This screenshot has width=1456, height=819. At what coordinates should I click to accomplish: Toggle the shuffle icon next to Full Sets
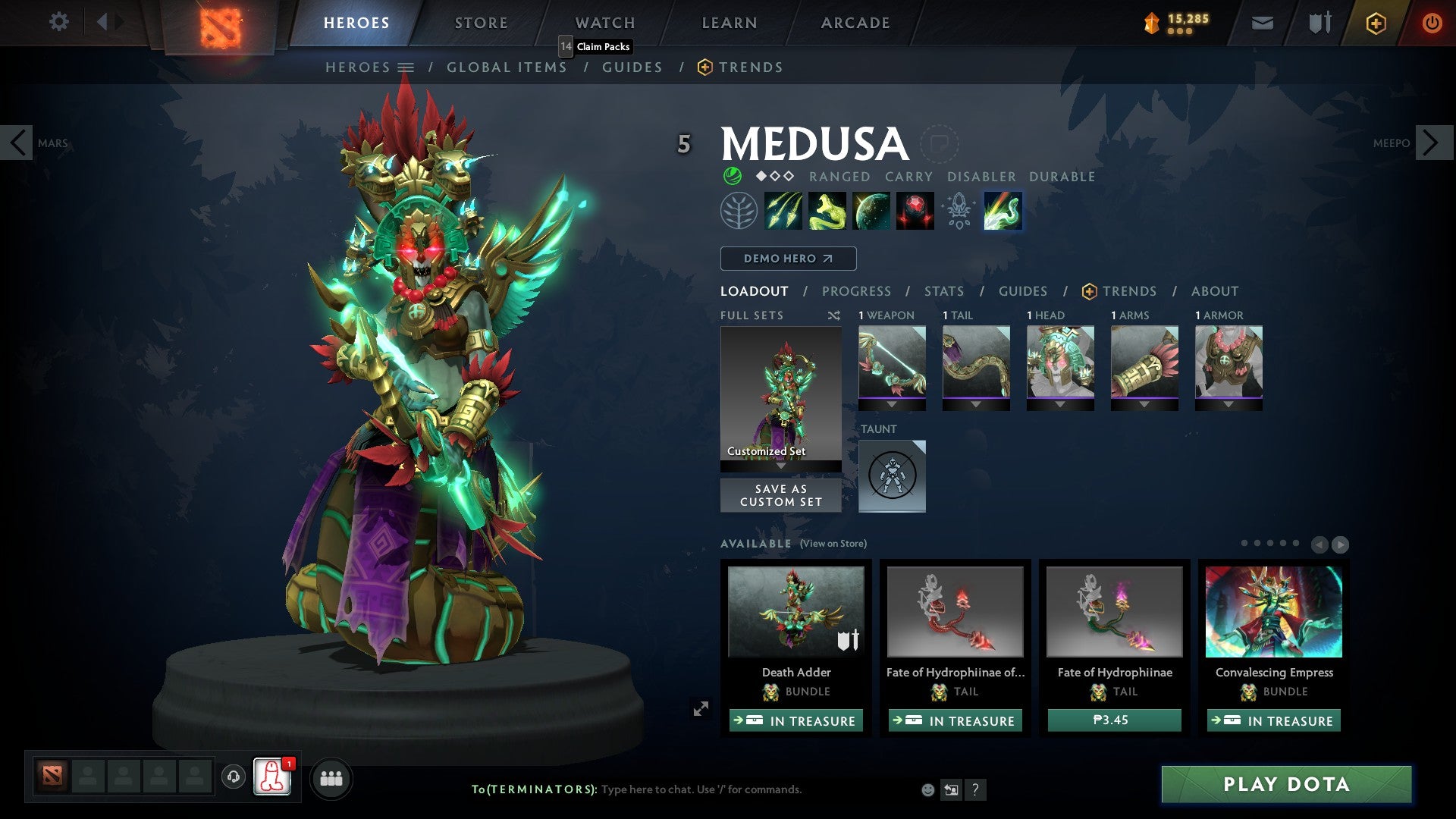[833, 315]
